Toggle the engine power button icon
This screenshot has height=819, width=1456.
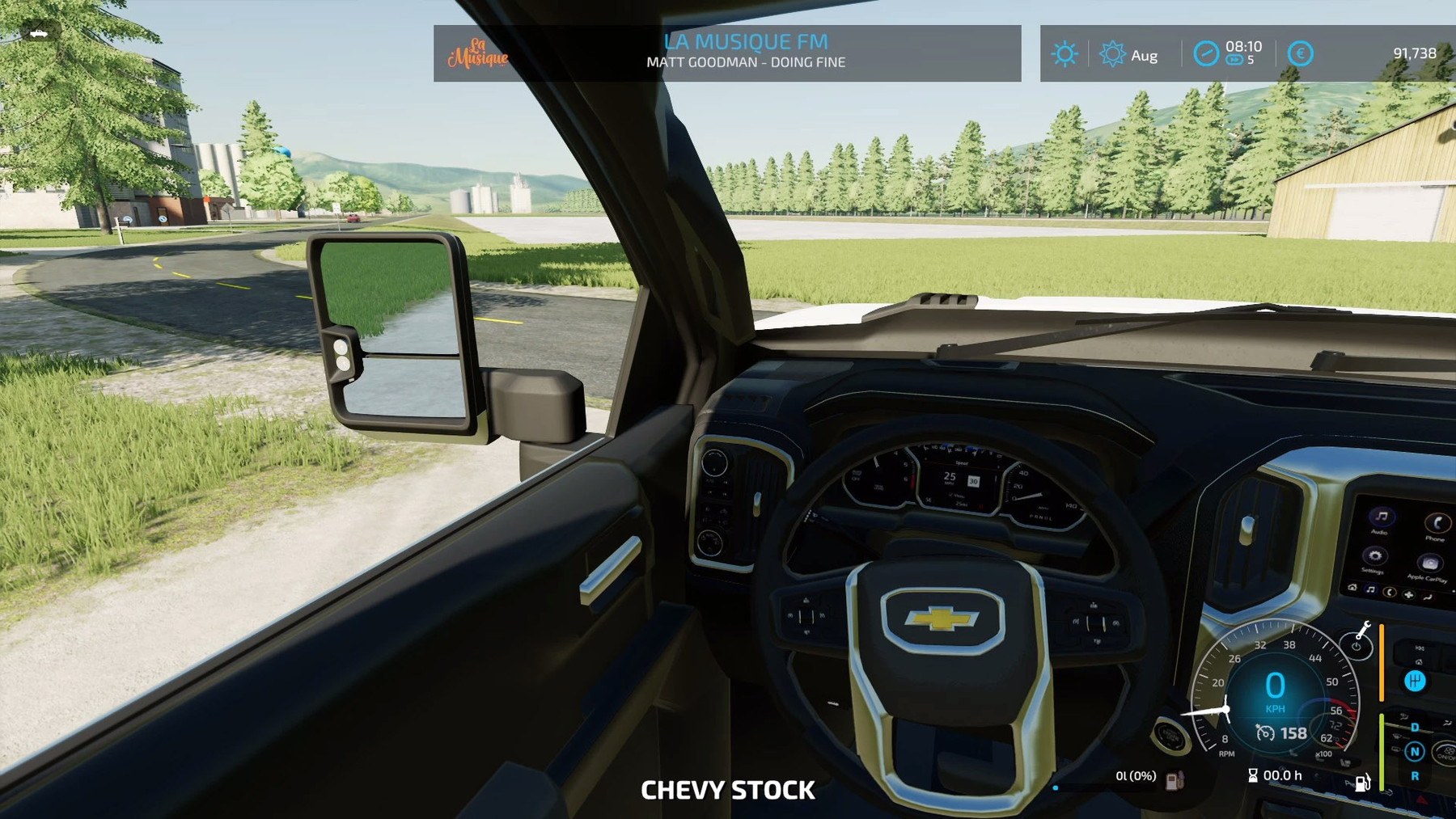click(1357, 646)
